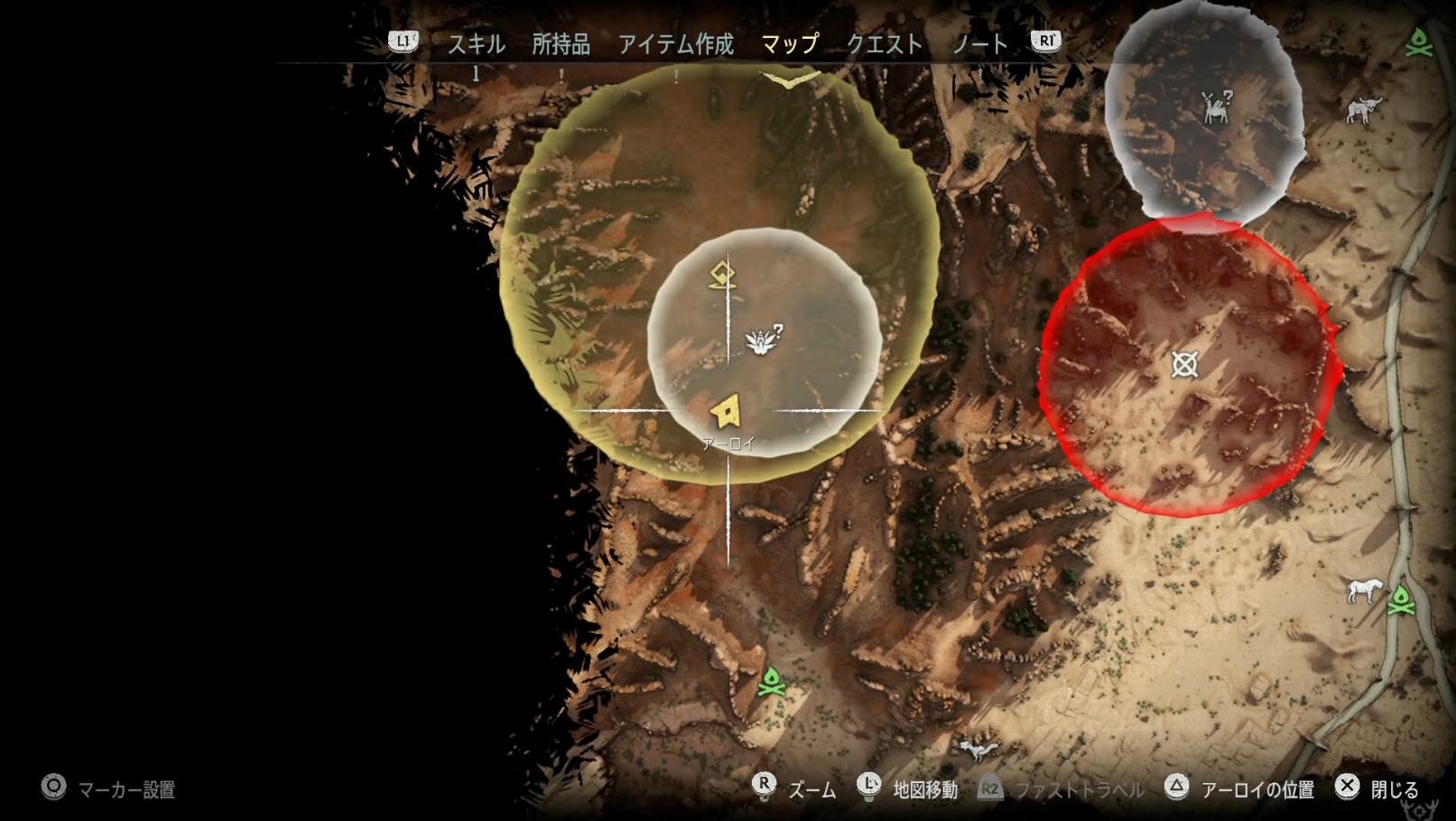Select Aloy's yellow arrow position marker
The image size is (1456, 821).
(x=726, y=412)
